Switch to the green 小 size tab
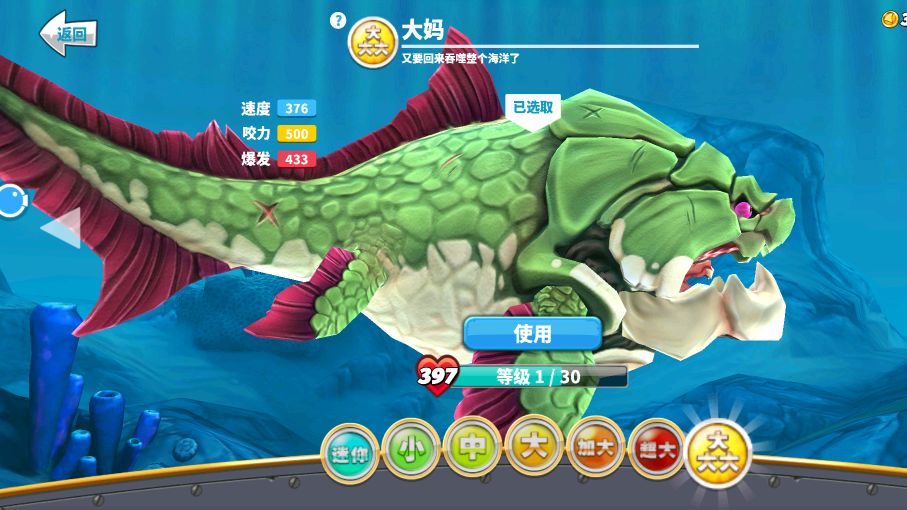 [x=410, y=445]
